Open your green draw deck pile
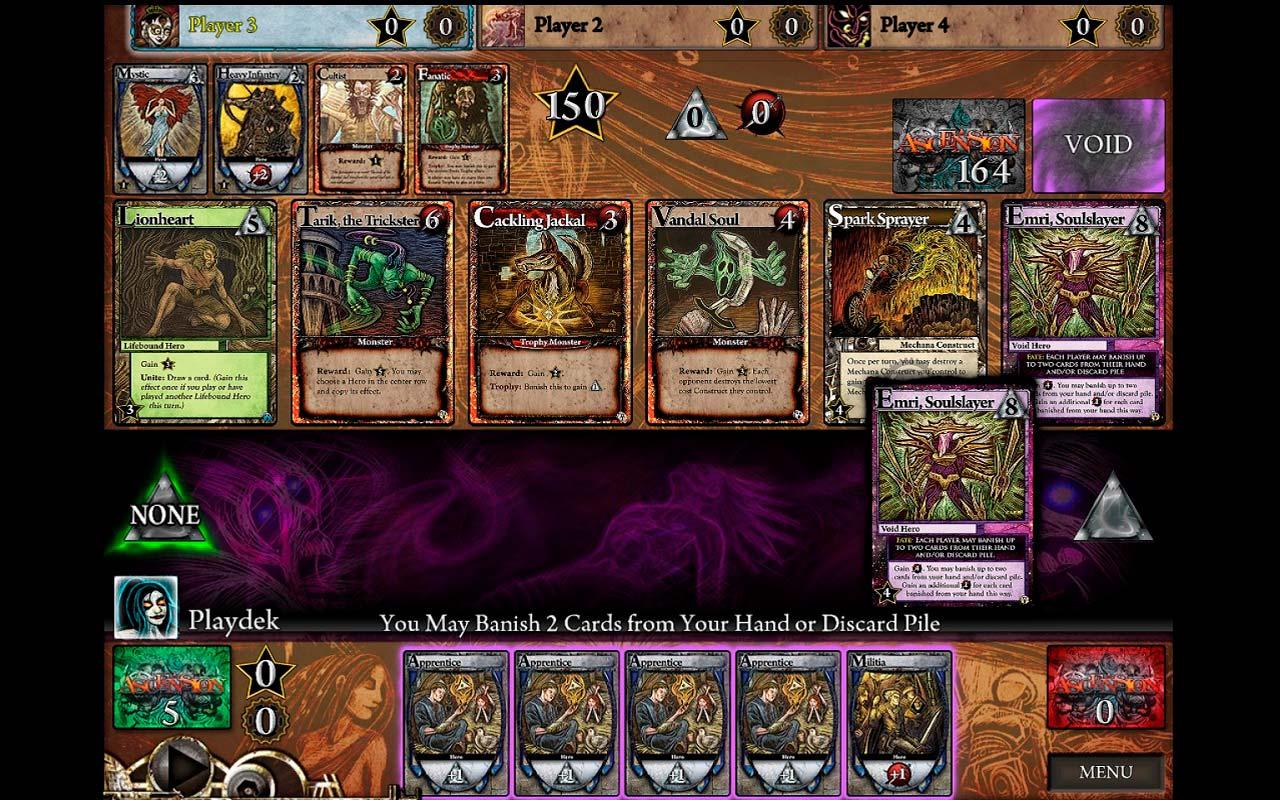The image size is (1280, 800). (x=172, y=687)
